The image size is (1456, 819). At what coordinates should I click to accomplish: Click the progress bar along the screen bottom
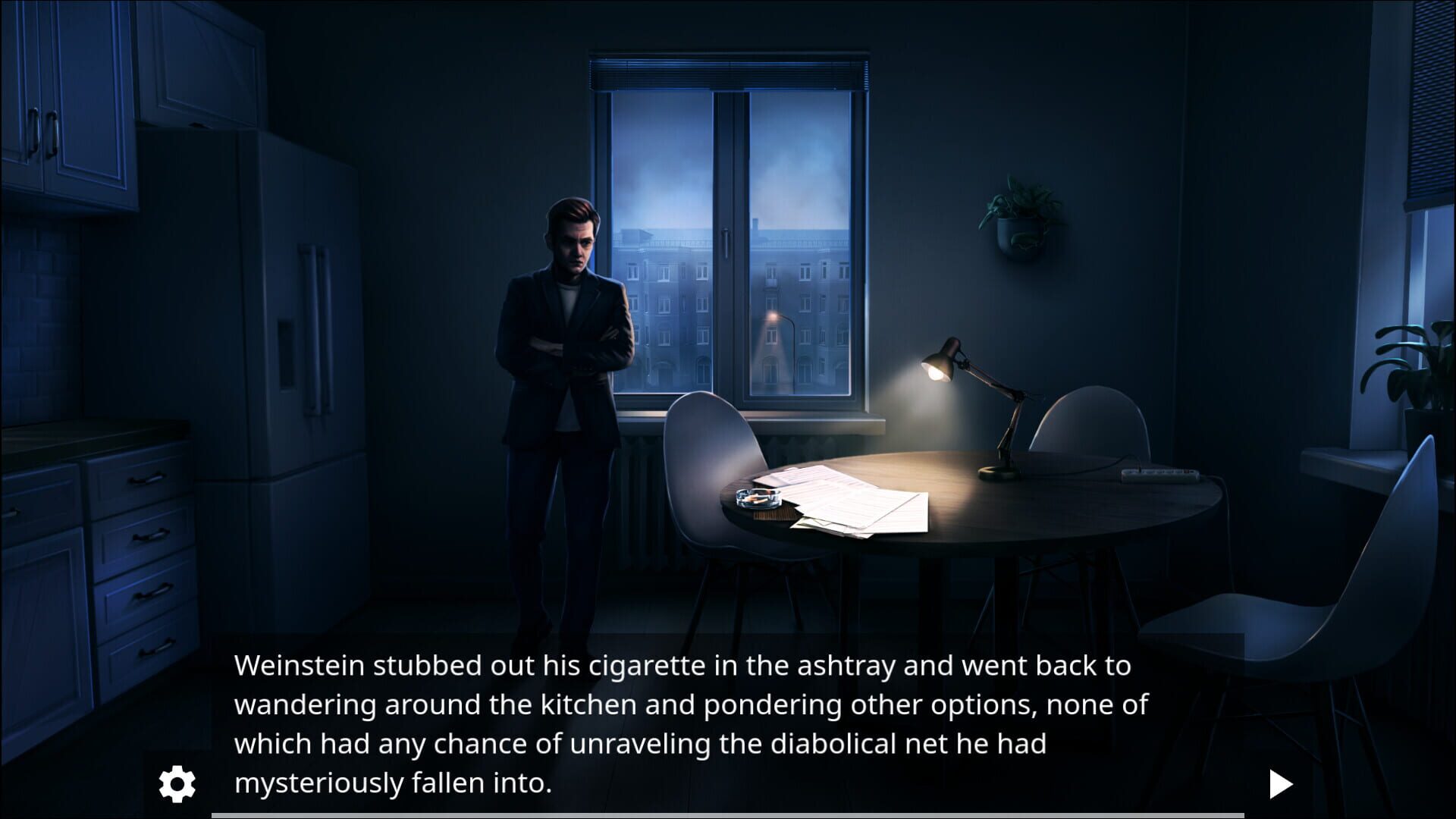pyautogui.click(x=728, y=815)
